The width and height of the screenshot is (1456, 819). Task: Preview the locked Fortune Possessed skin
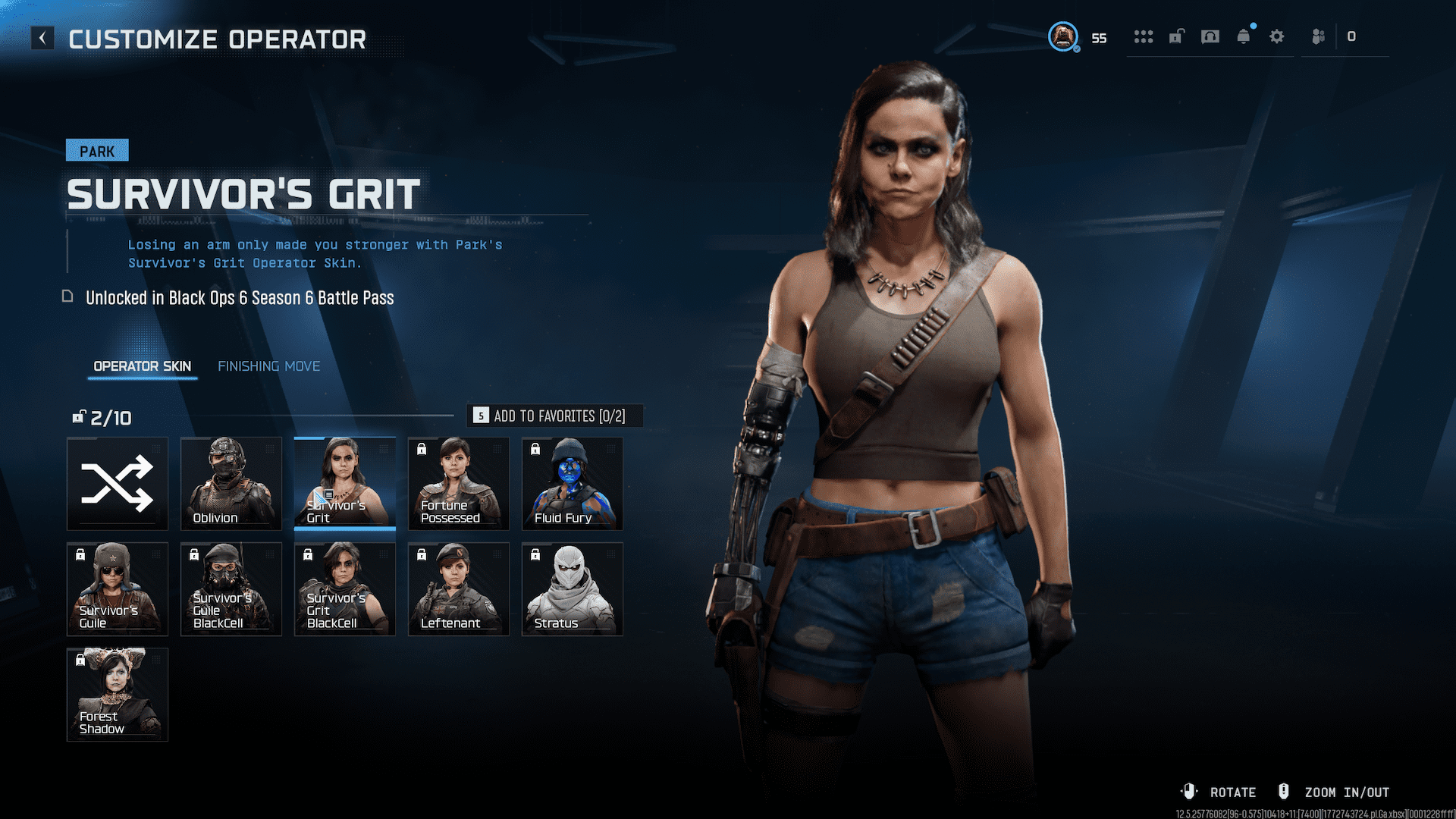click(x=459, y=484)
